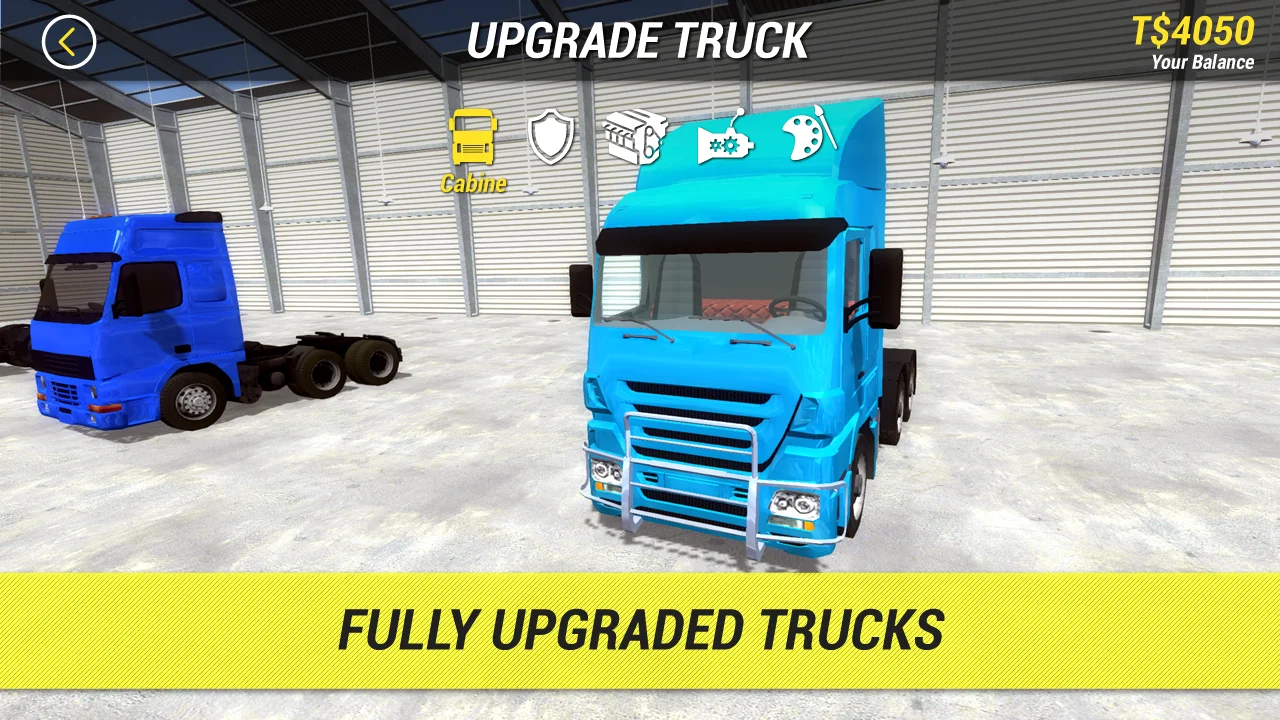The width and height of the screenshot is (1280, 720).
Task: Click the T$4050 balance display
Action: 1191,31
